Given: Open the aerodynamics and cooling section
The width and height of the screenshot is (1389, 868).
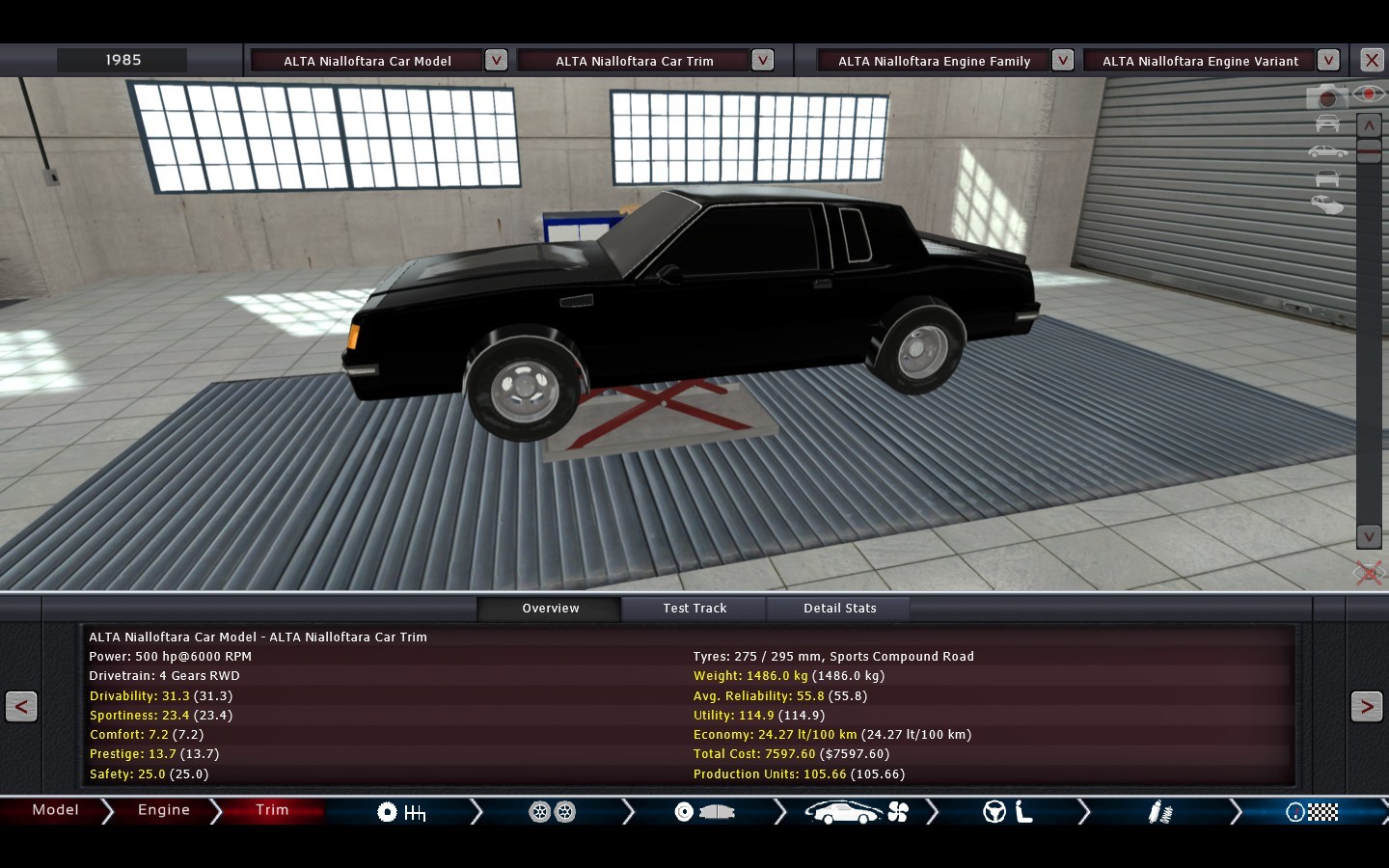Looking at the screenshot, I should click(857, 812).
